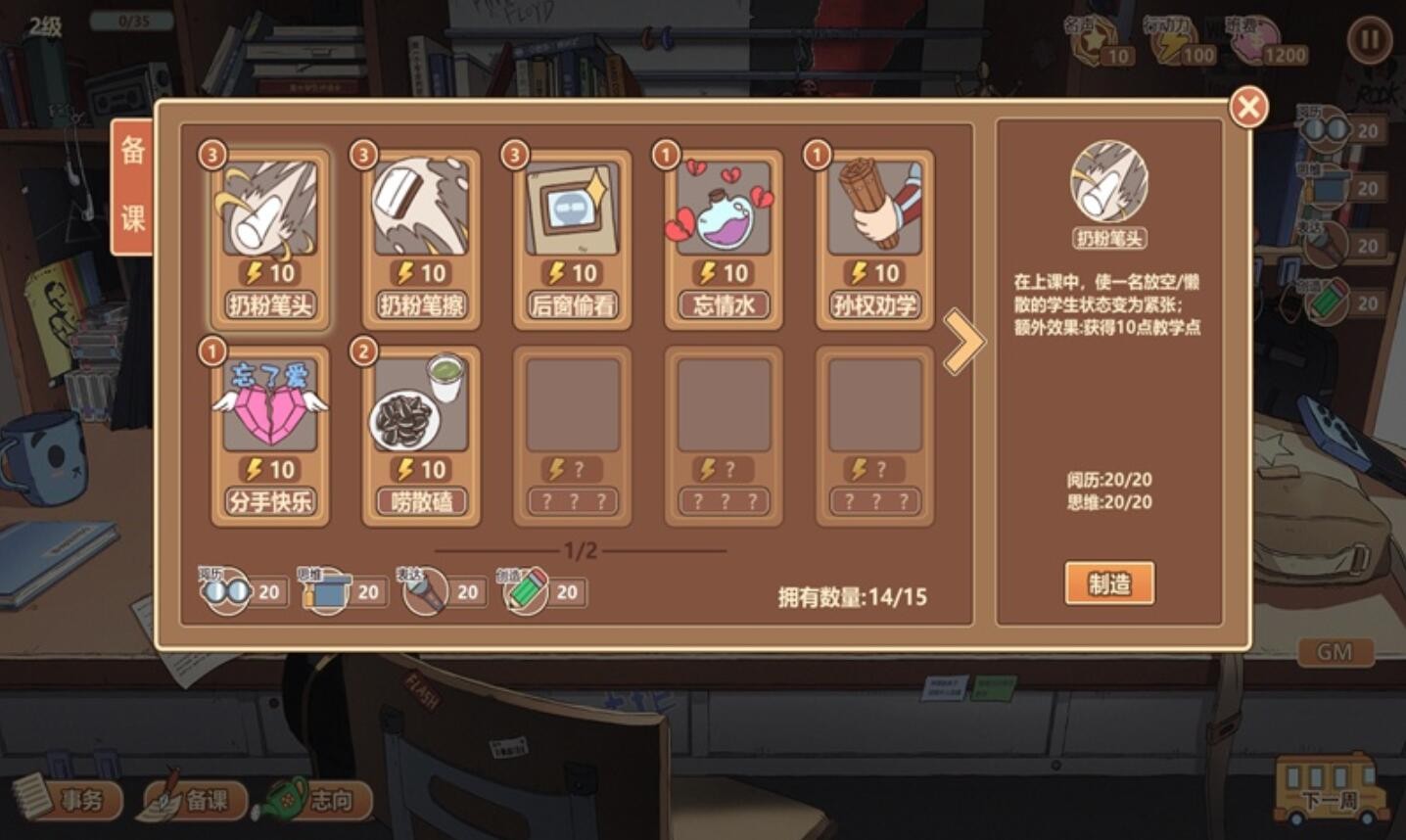1406x840 pixels.
Task: Select the 孙权劝学 card
Action: click(874, 240)
